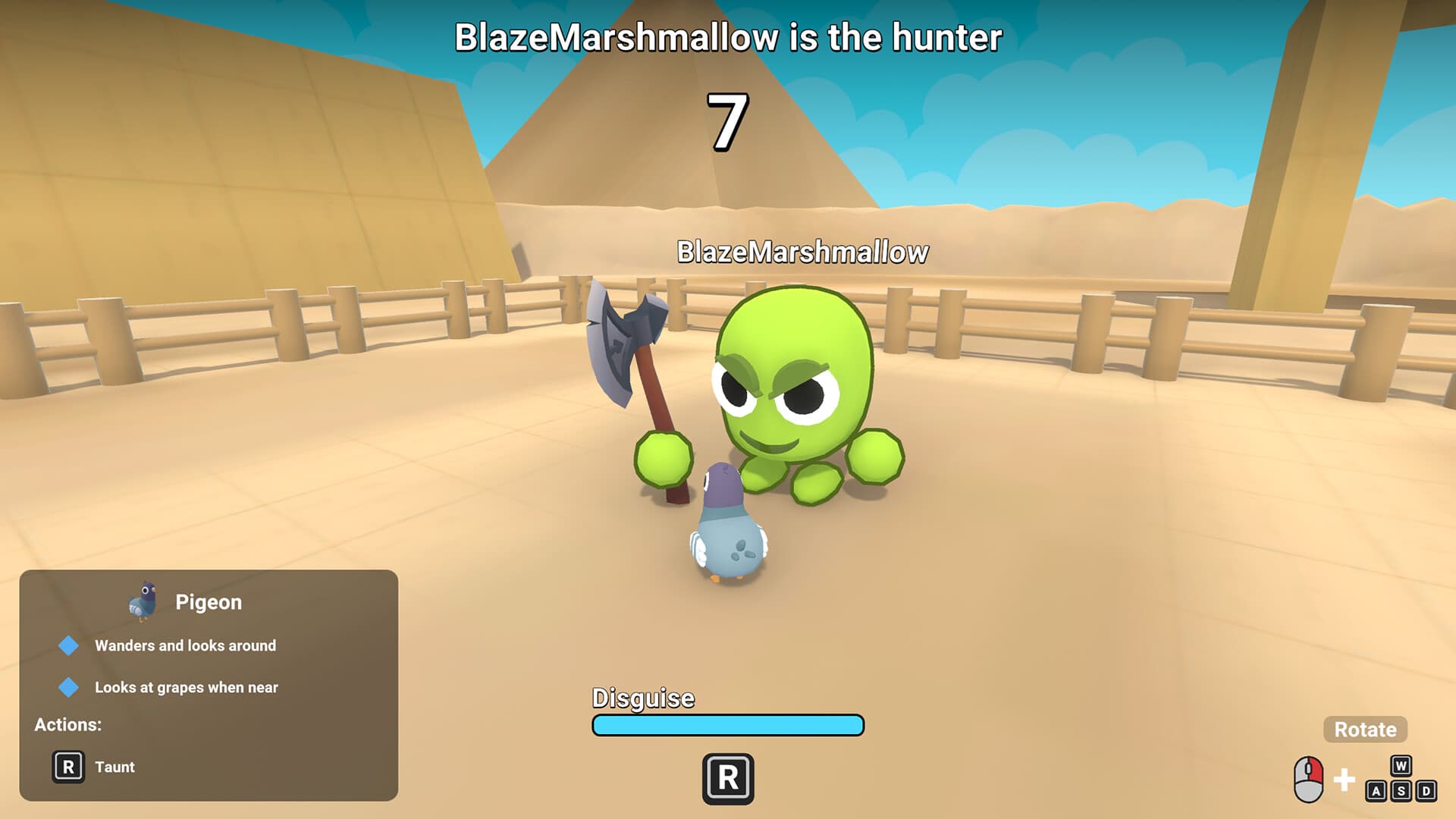Click the Rotate label badge
Screen dimensions: 1456x819
pyautogui.click(x=1364, y=730)
